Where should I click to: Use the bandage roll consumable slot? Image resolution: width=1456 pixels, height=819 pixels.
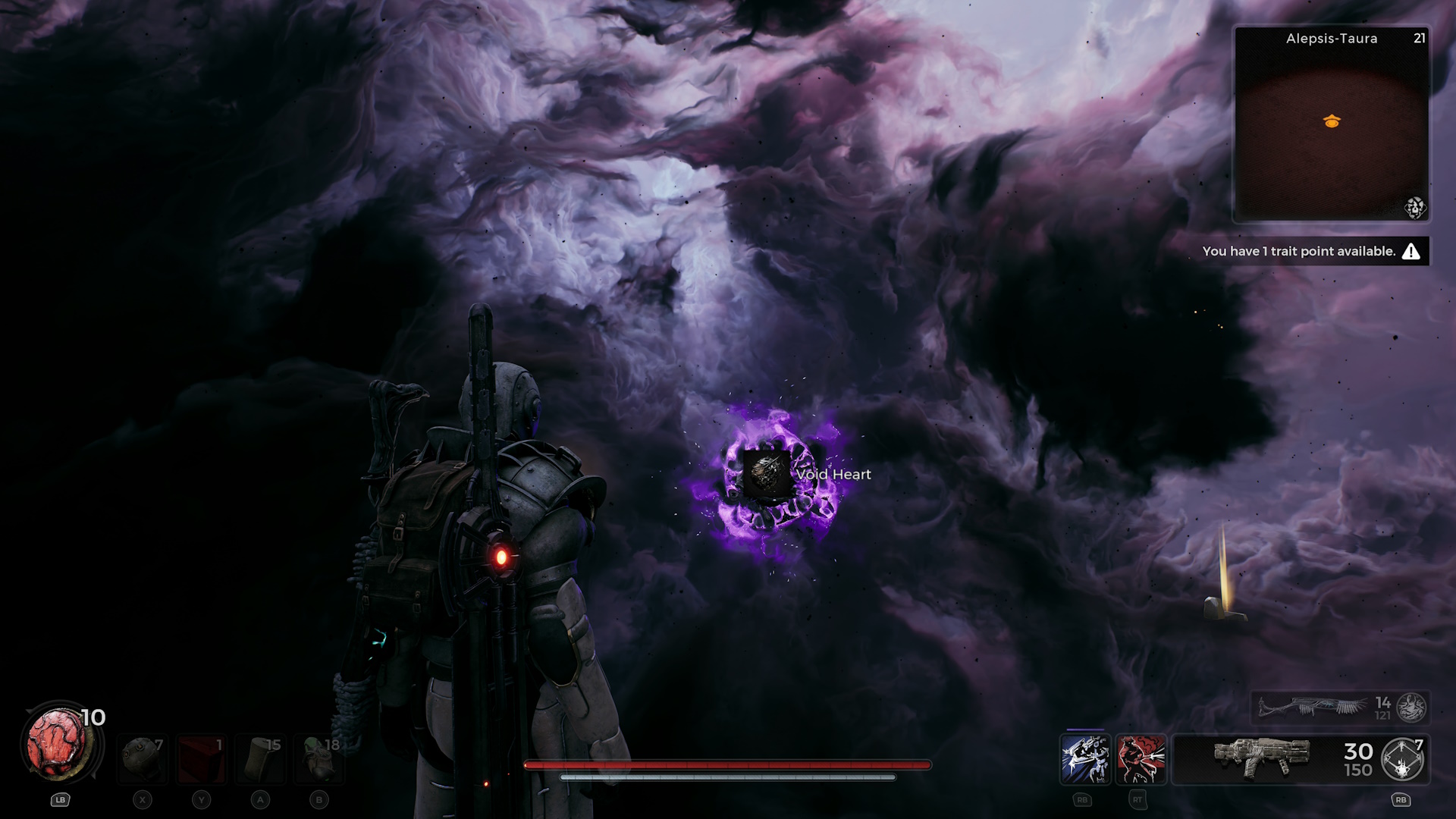click(260, 758)
